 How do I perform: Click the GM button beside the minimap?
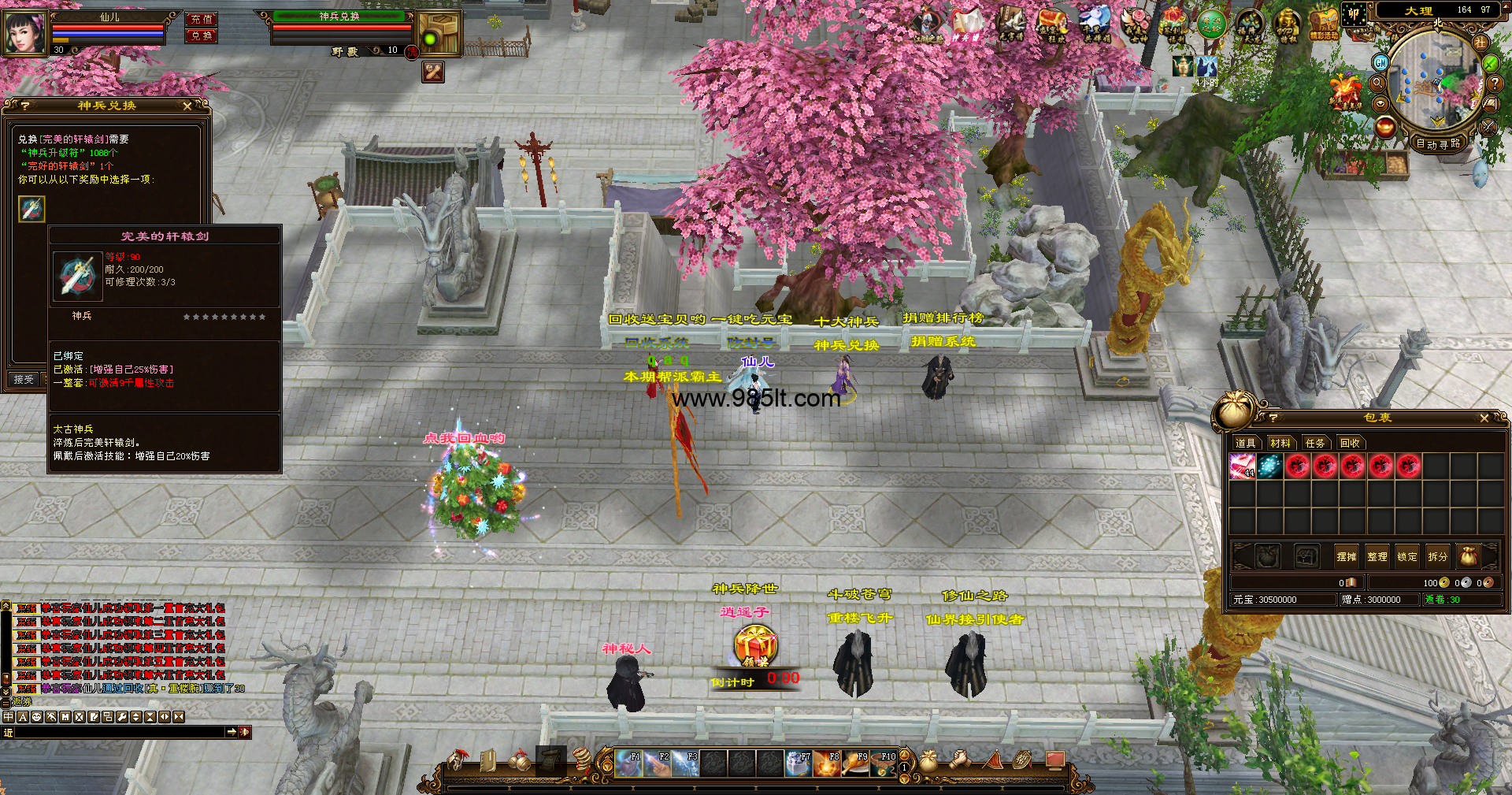point(1380,62)
